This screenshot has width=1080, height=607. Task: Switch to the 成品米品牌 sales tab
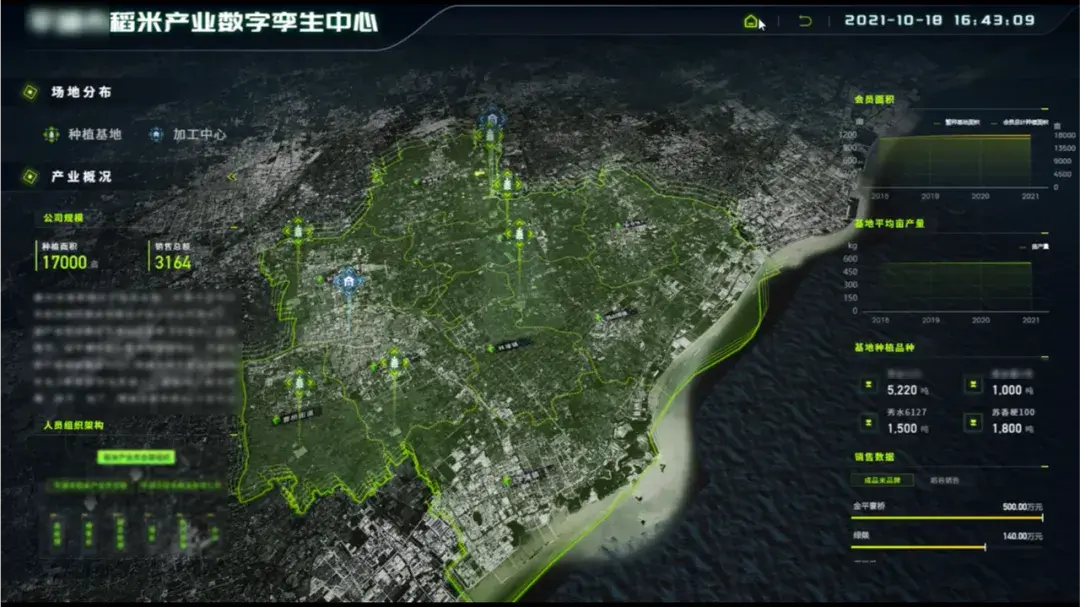click(x=882, y=480)
